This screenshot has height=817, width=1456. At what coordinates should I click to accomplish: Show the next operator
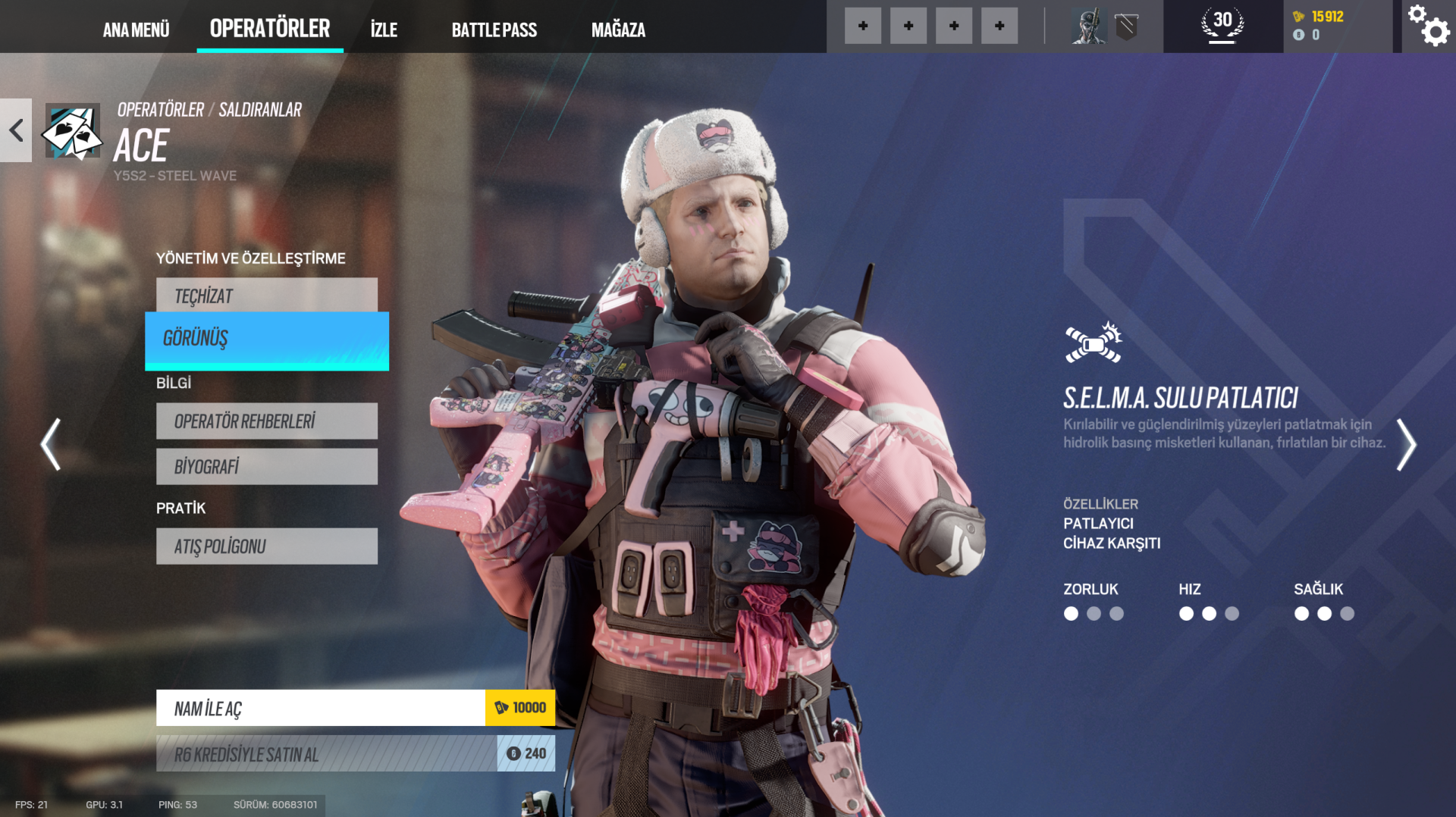[1405, 445]
